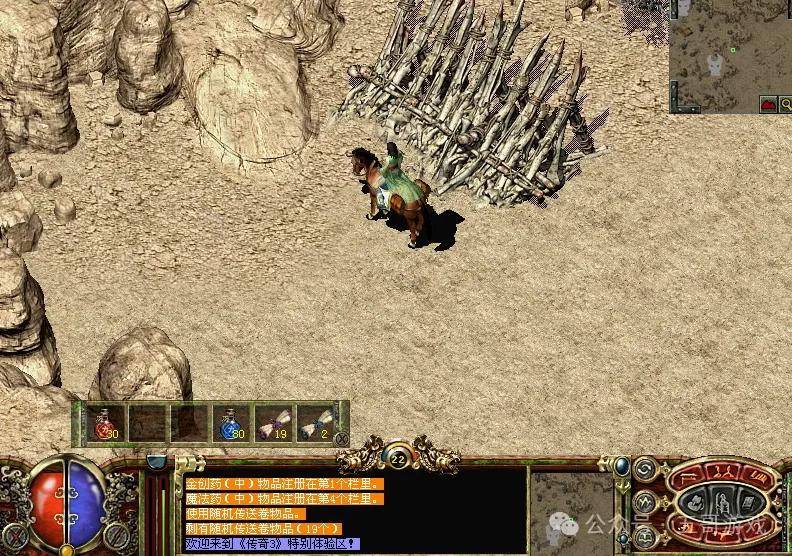792x556 pixels.
Task: Use the red health potion in the belt
Action: click(x=105, y=423)
